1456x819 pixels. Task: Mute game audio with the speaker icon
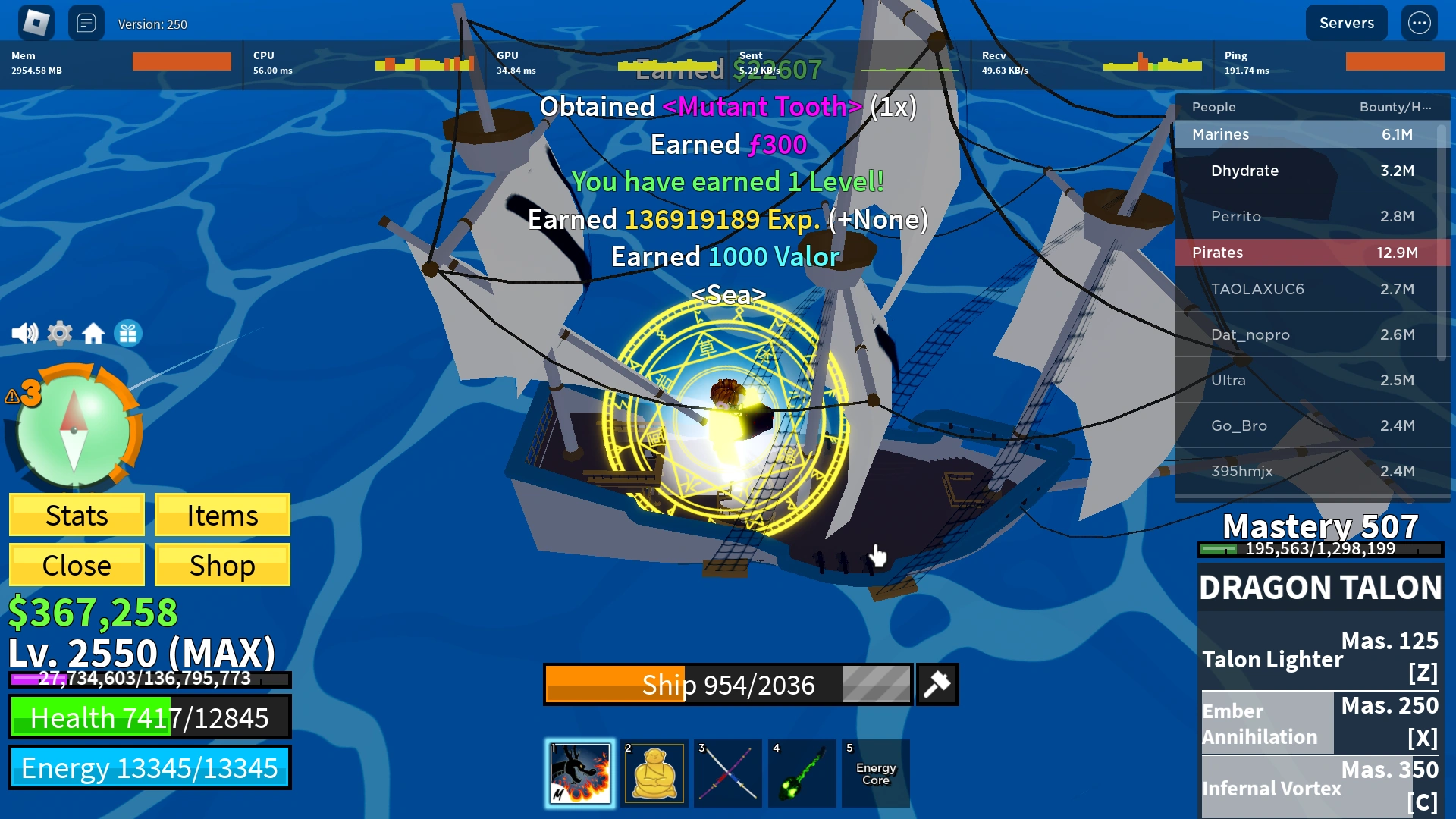click(25, 332)
